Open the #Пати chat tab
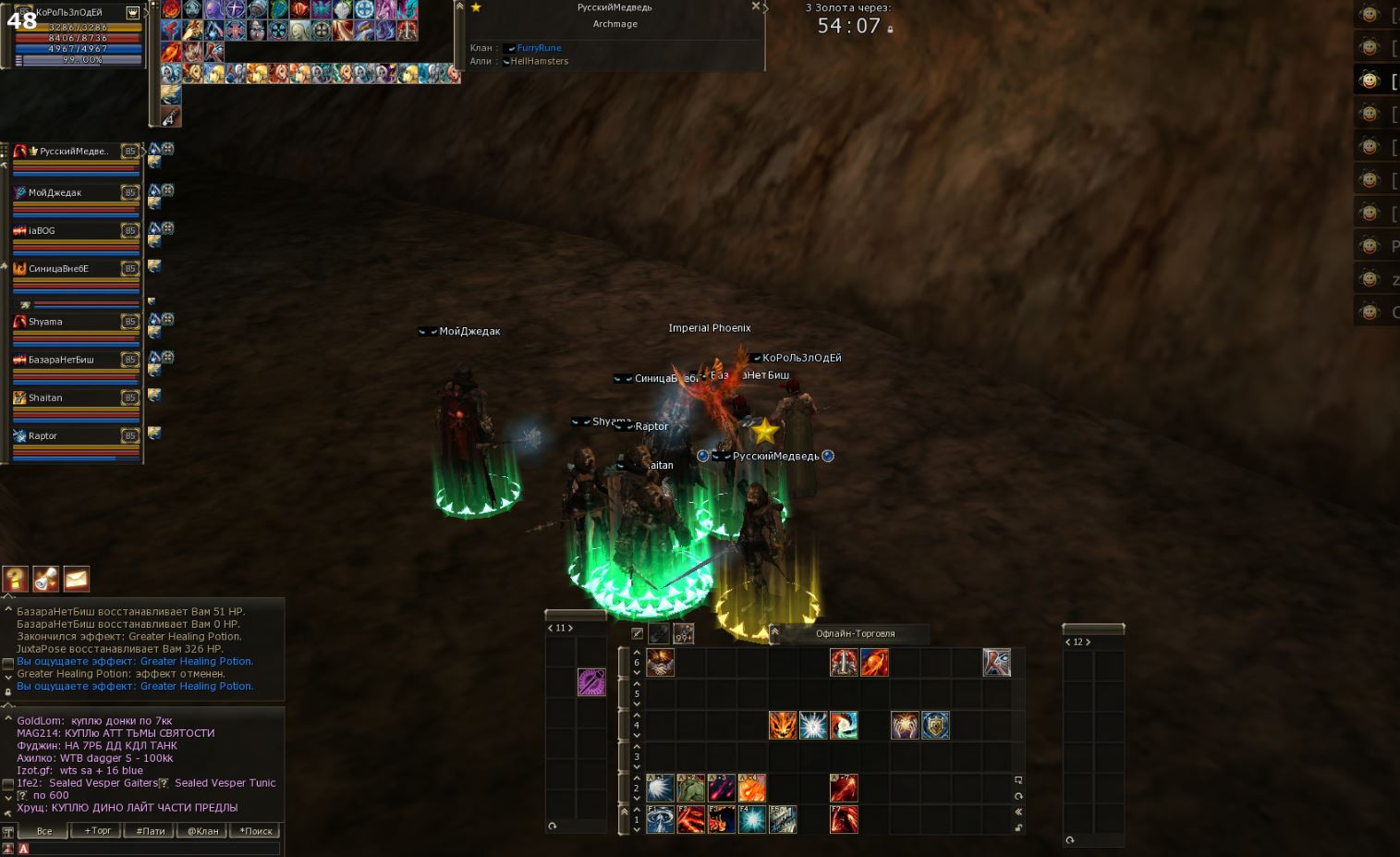 click(x=151, y=831)
